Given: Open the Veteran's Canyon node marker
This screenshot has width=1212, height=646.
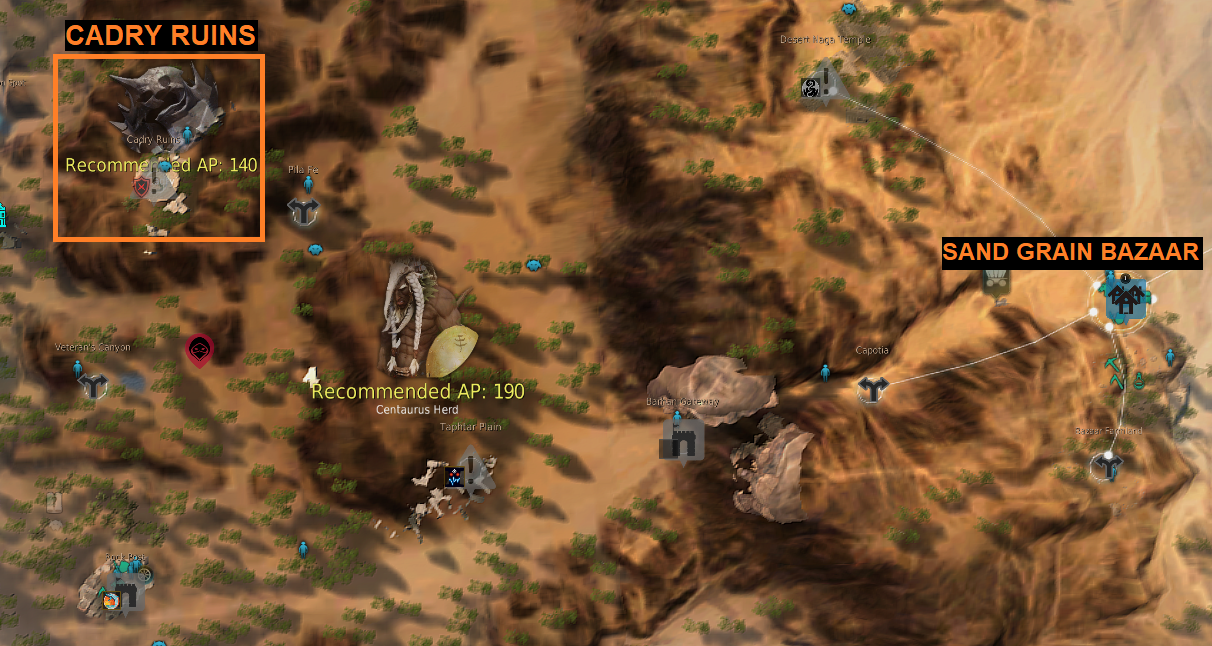Looking at the screenshot, I should tap(95, 386).
